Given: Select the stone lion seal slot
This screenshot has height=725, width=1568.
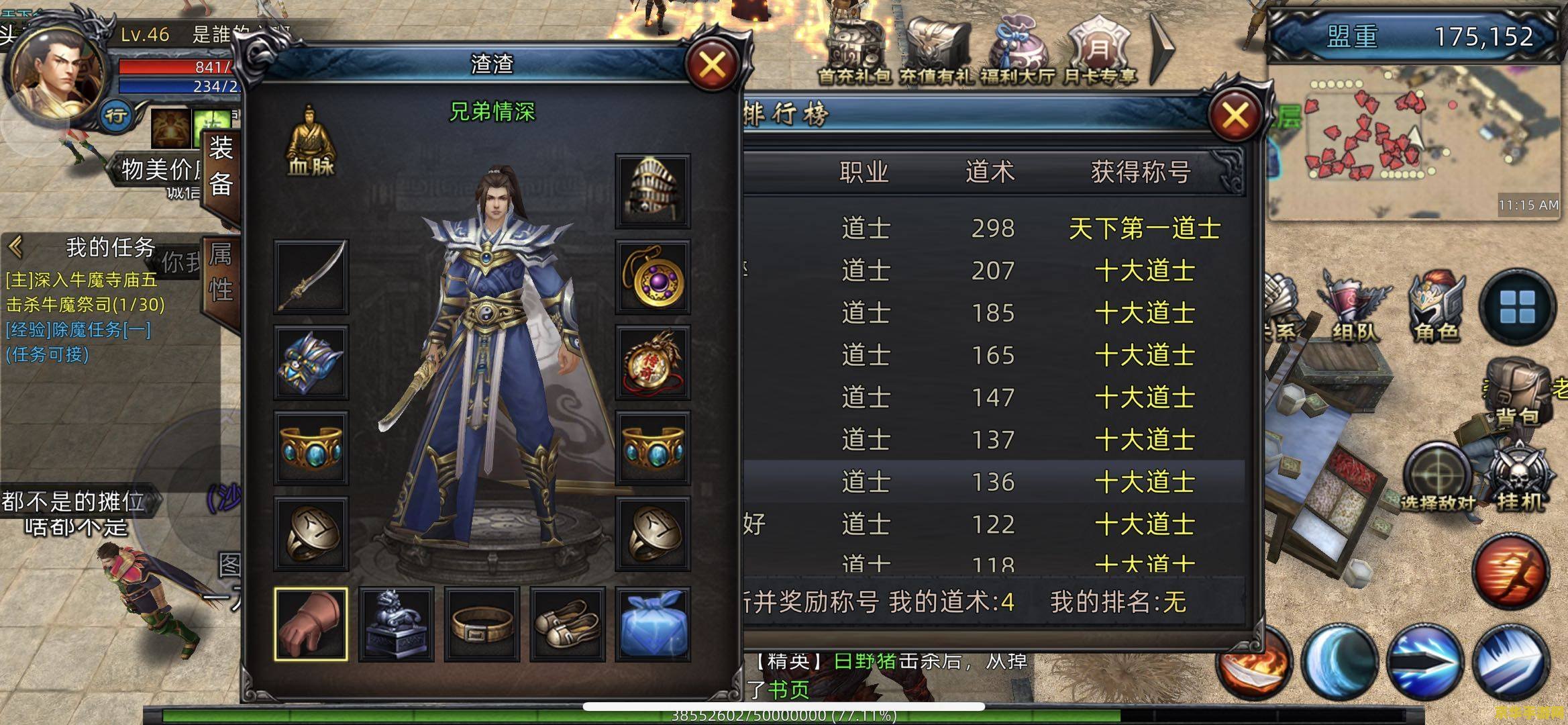Looking at the screenshot, I should 397,624.
